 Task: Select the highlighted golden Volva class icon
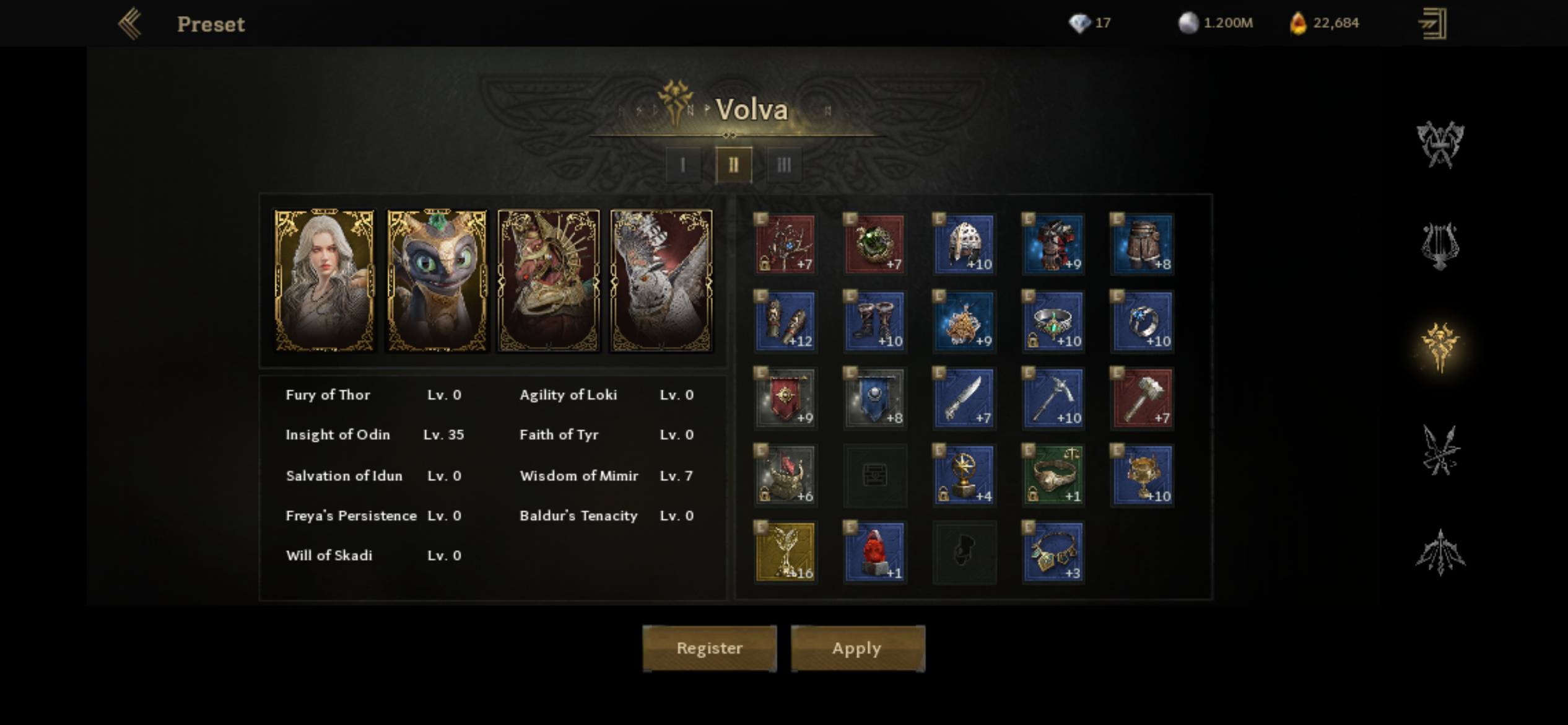1440,347
